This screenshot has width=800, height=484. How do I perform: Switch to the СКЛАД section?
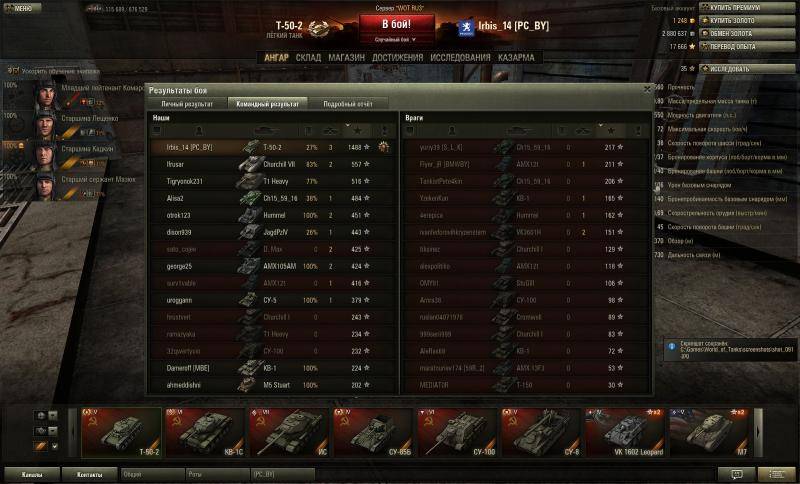click(x=308, y=57)
